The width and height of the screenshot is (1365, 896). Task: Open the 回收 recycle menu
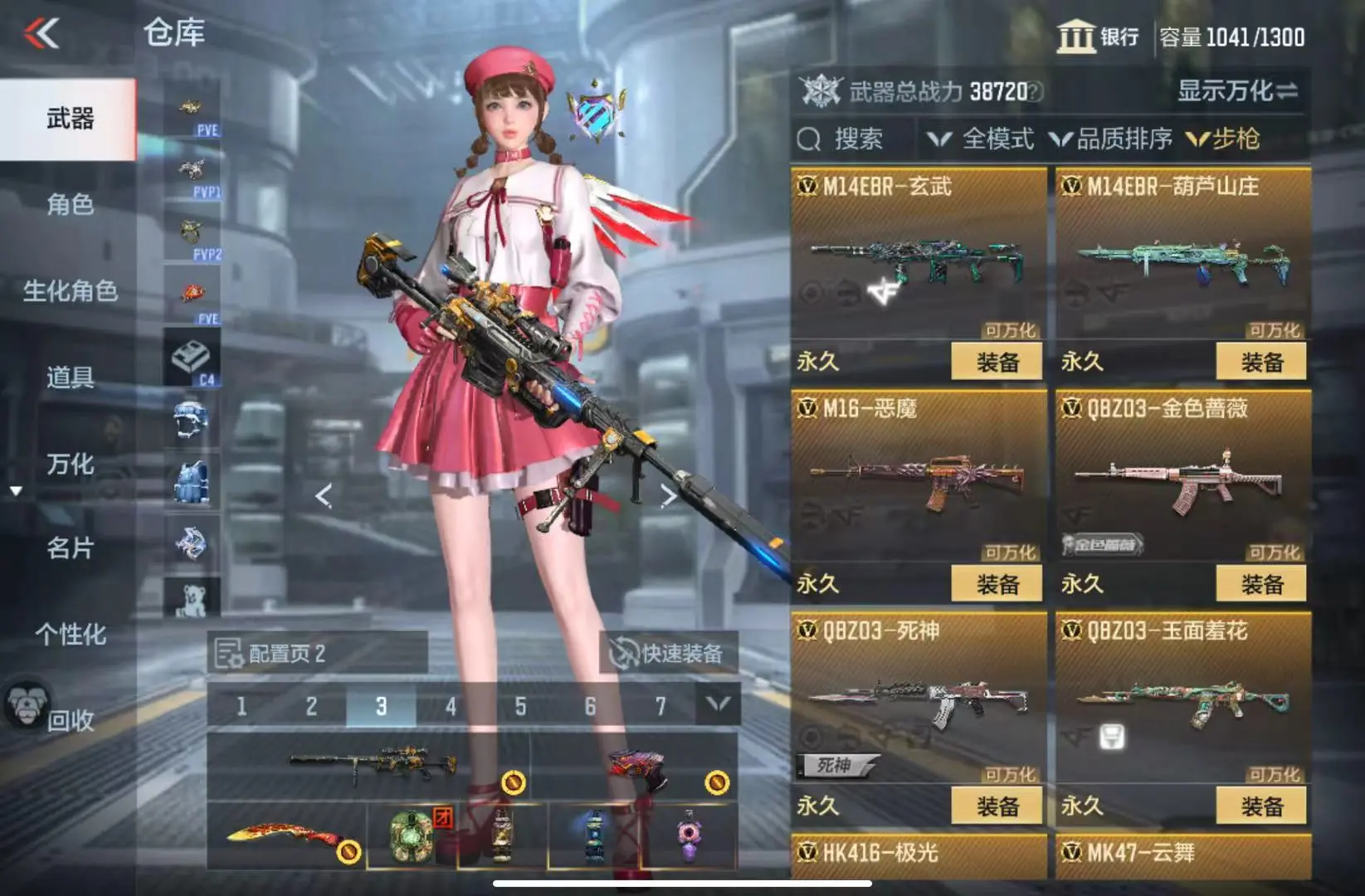tap(70, 720)
